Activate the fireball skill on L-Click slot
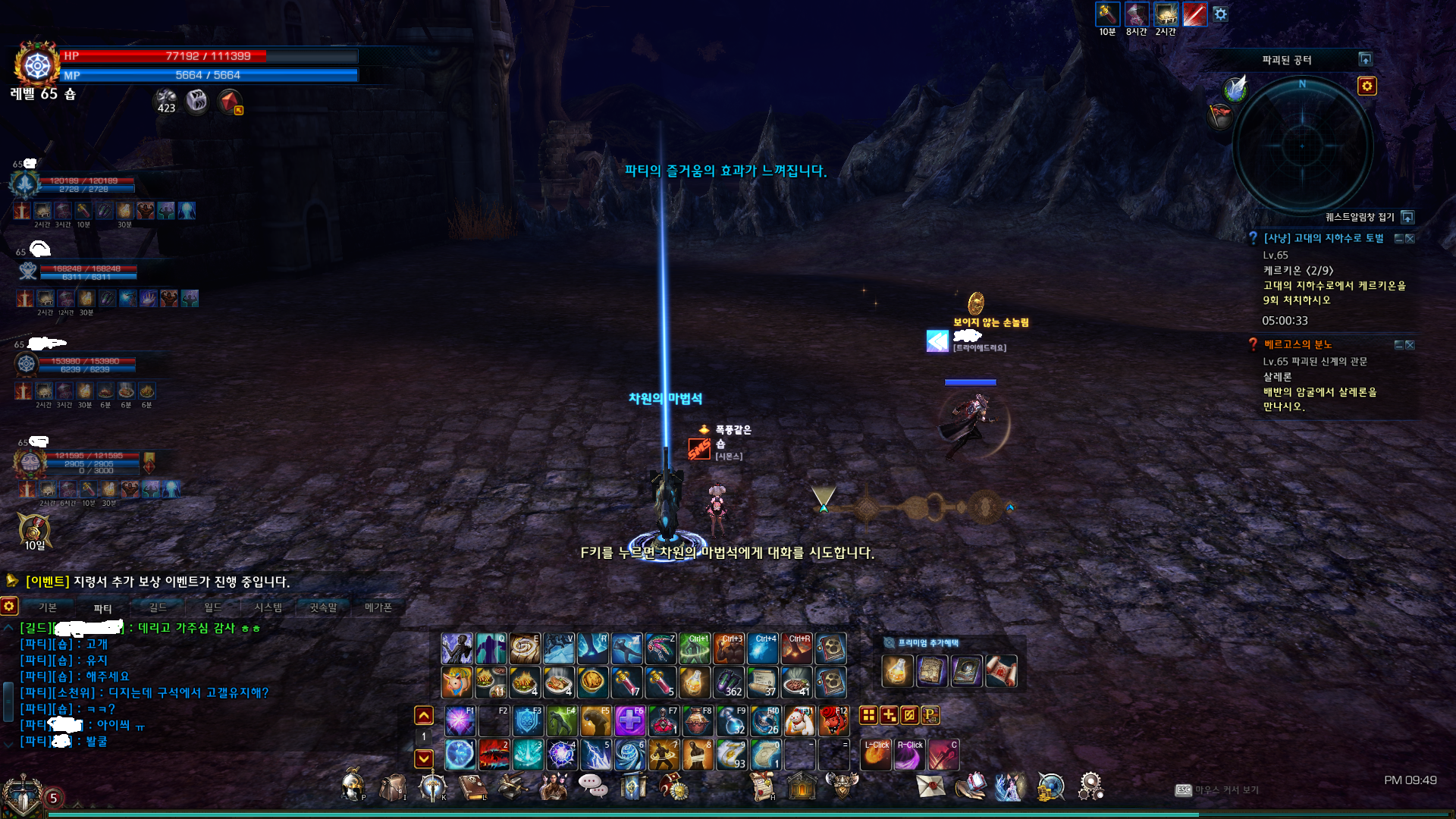This screenshot has width=1456, height=819. click(x=876, y=755)
